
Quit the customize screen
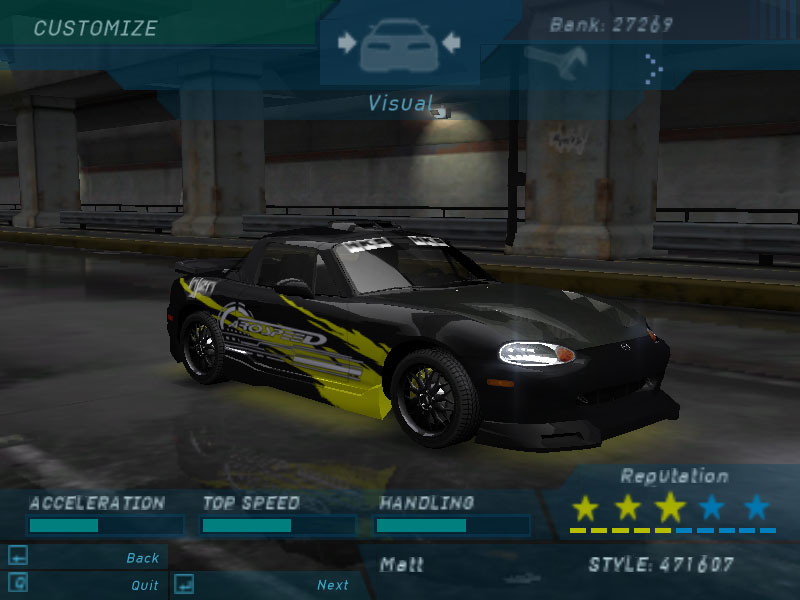(144, 585)
